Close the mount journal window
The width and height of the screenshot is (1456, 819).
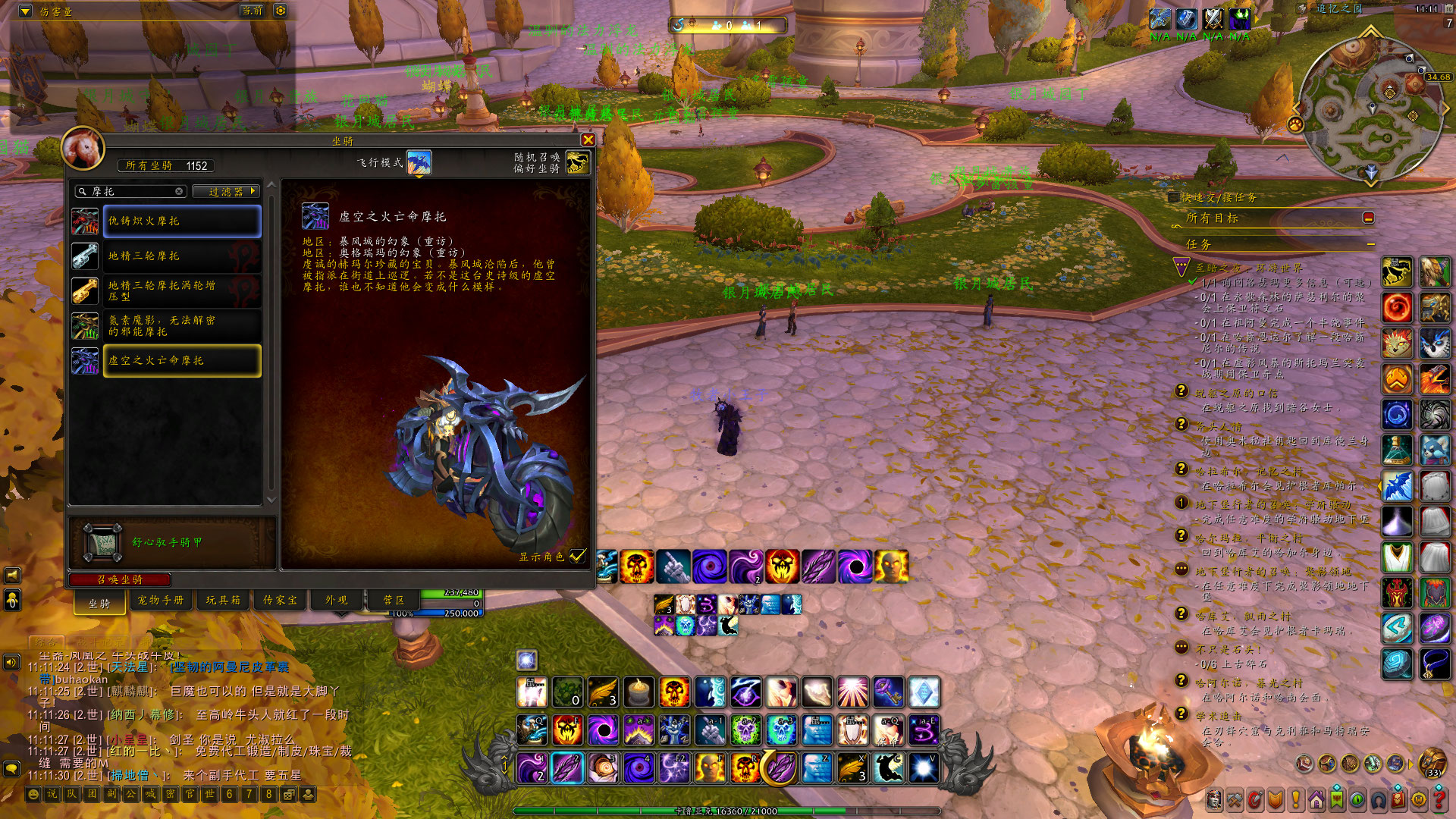coord(588,140)
